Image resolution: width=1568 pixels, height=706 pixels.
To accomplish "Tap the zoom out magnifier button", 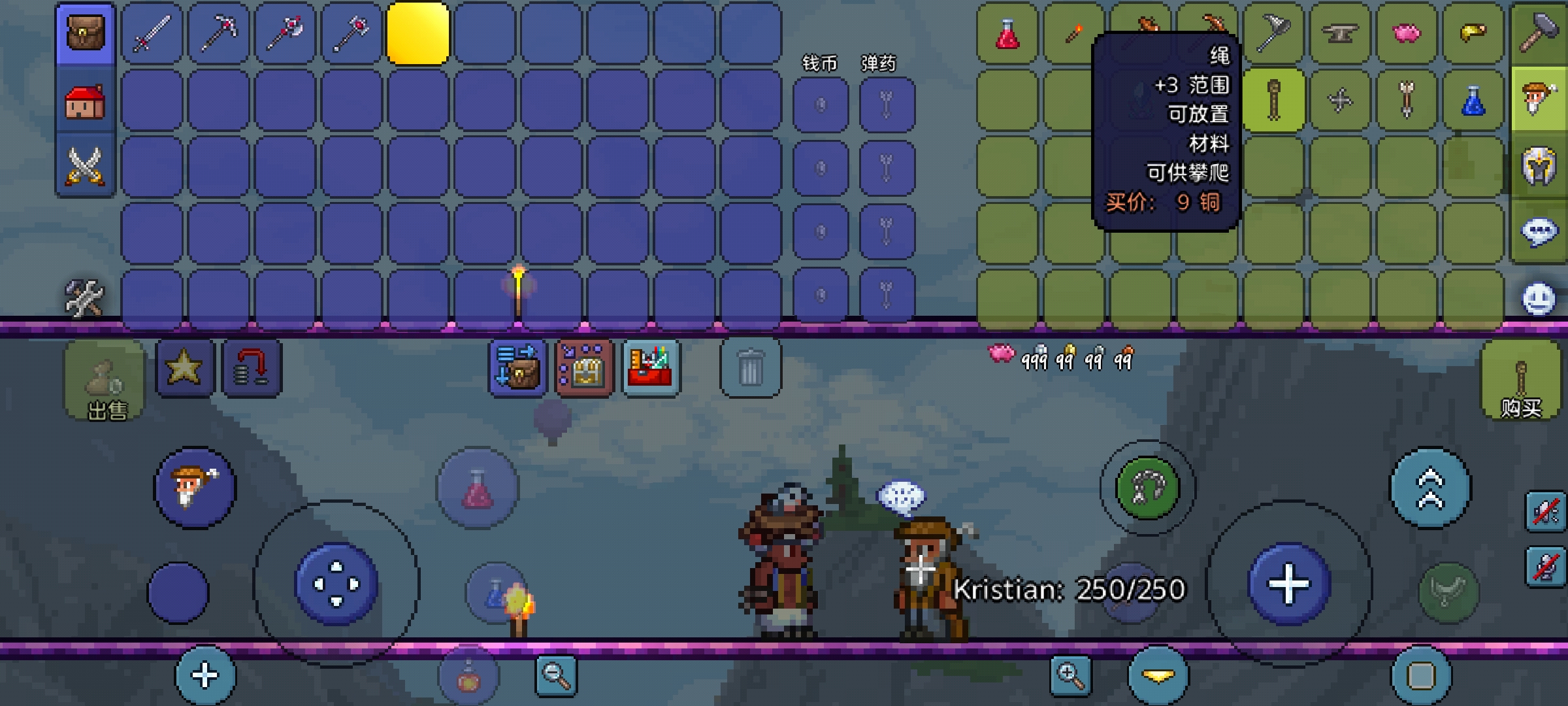I will pyautogui.click(x=556, y=676).
